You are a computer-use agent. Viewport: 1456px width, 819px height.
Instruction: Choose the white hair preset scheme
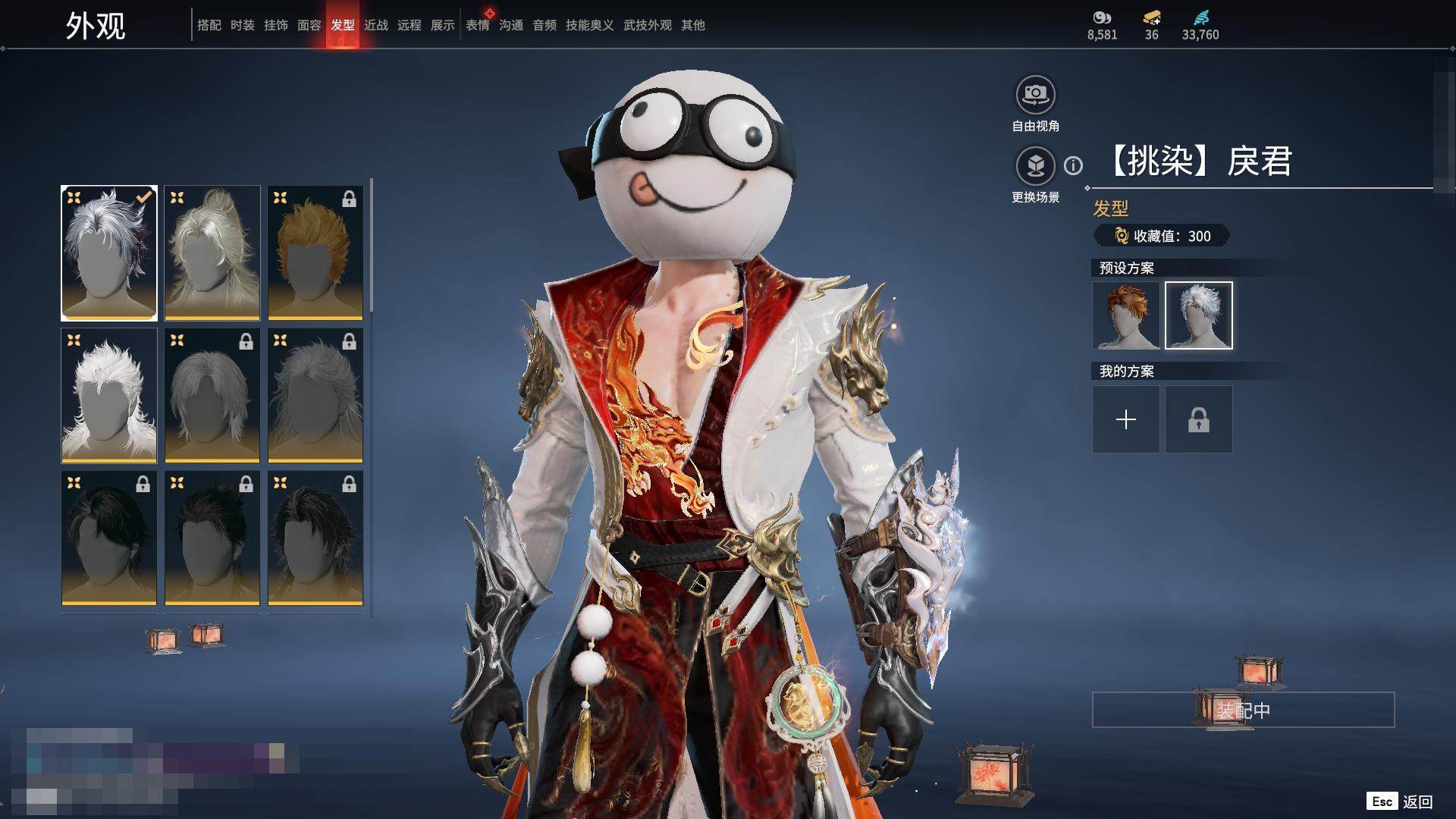coord(1198,315)
